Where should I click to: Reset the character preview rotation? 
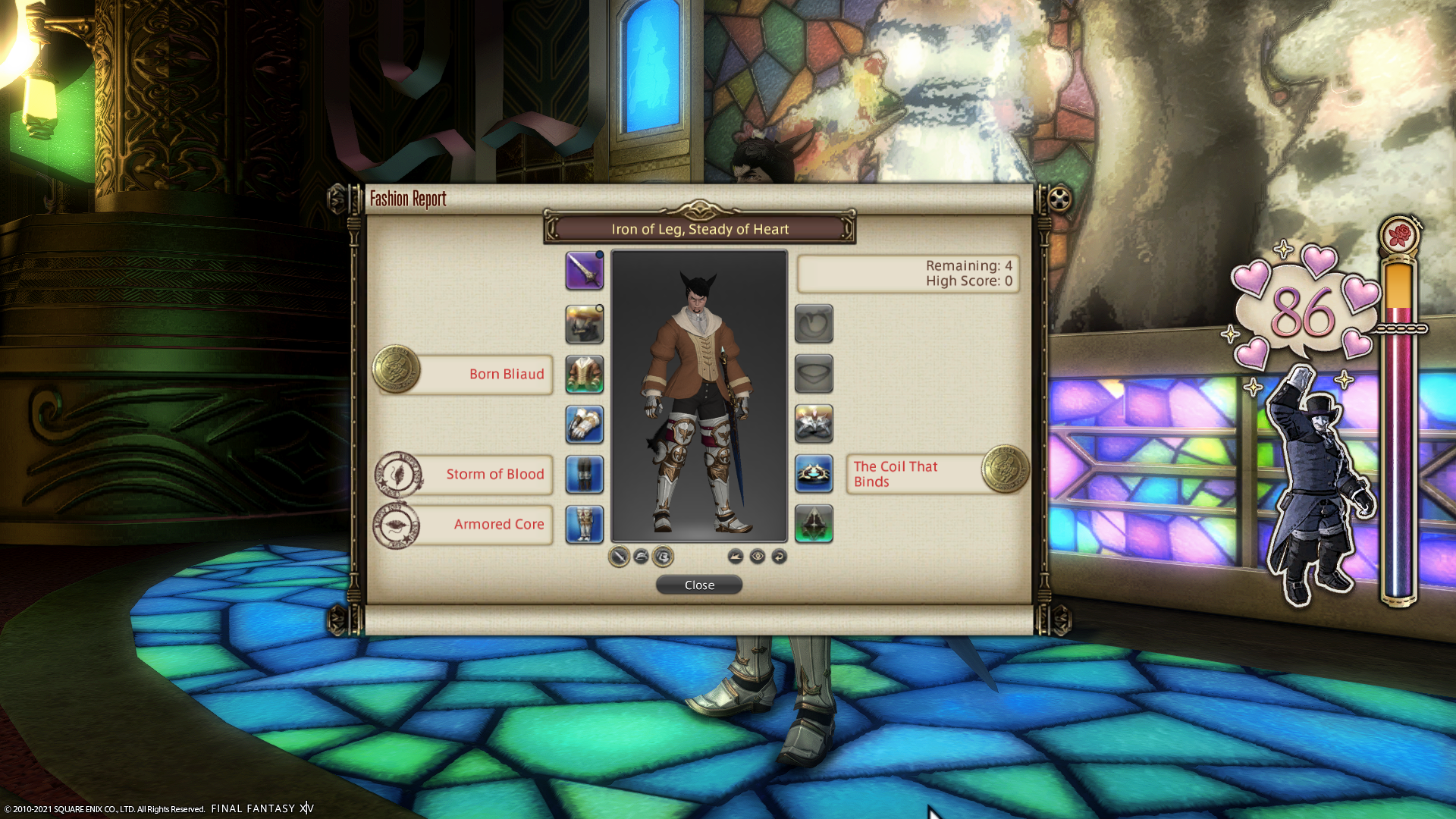tap(779, 557)
